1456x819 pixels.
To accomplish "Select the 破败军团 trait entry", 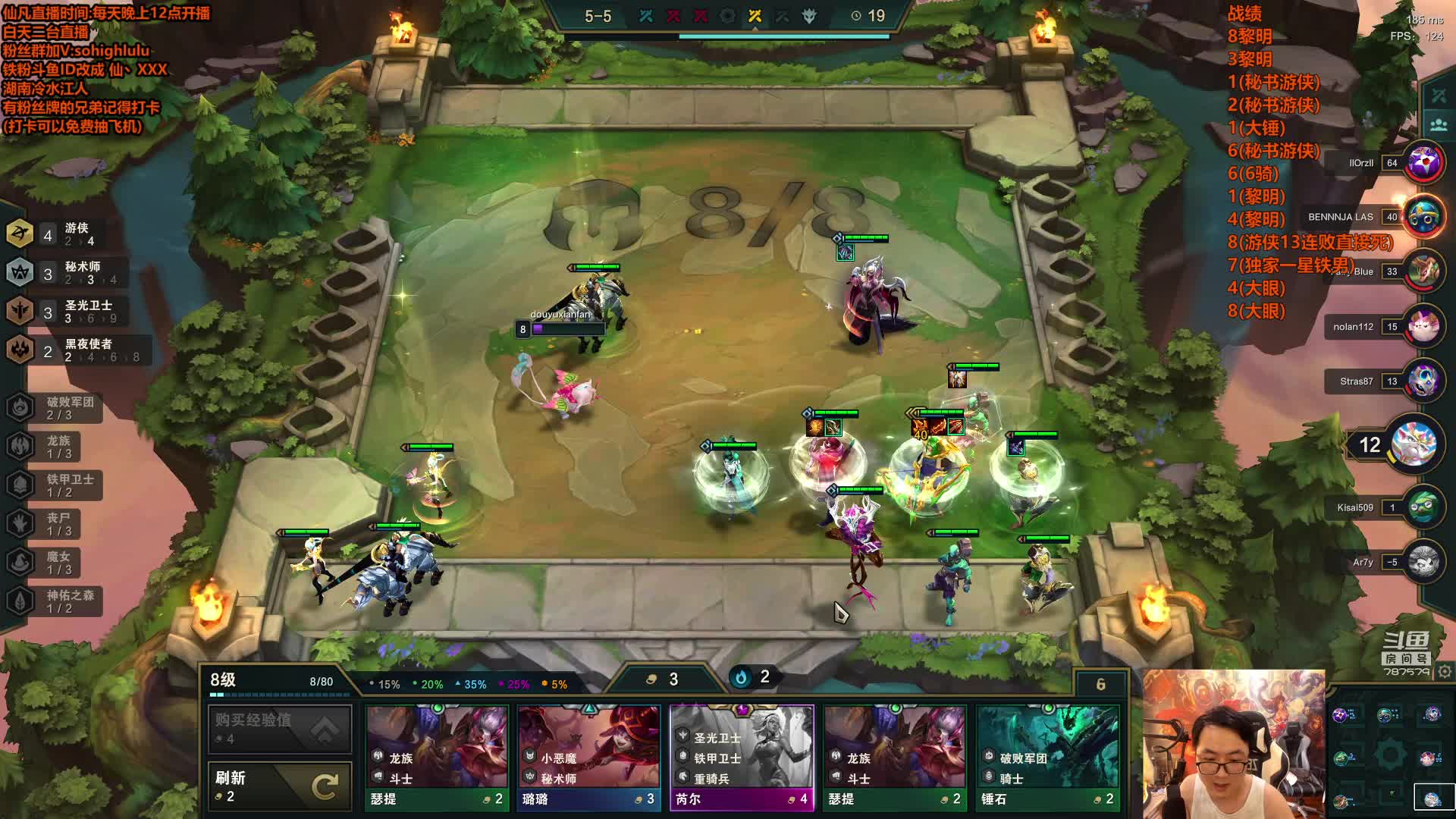I will tap(53, 408).
